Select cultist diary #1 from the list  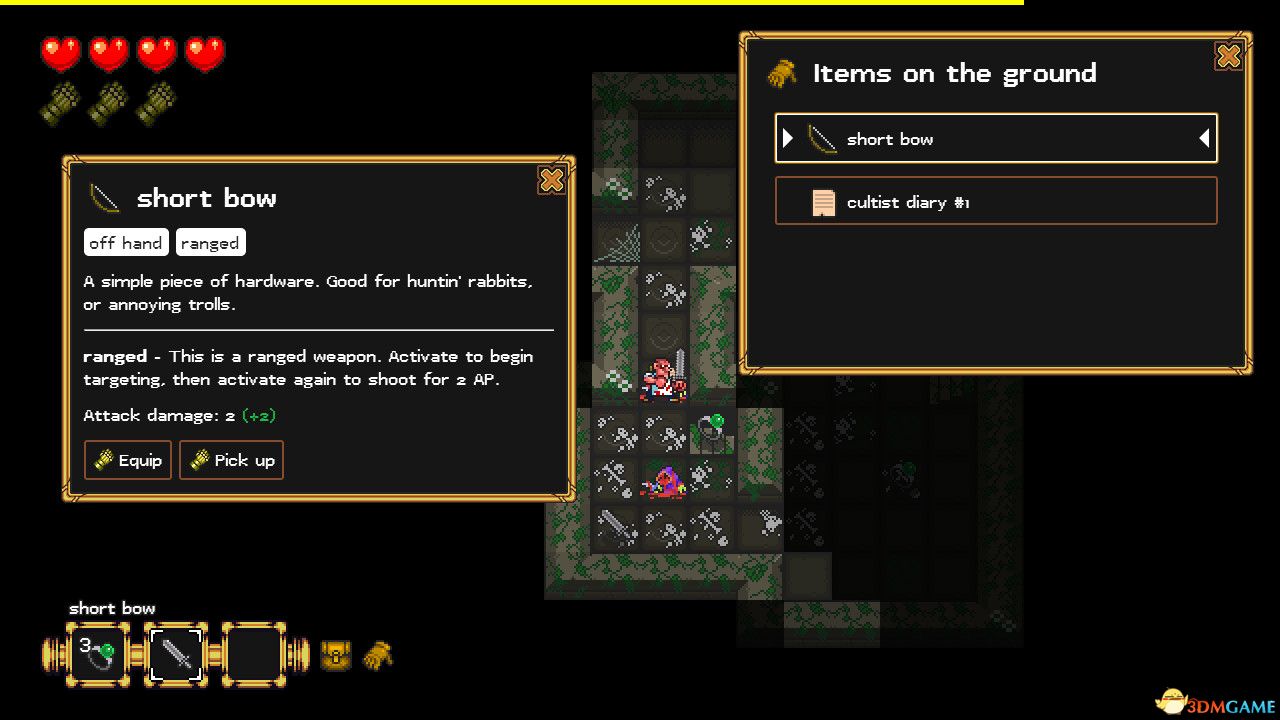click(996, 201)
